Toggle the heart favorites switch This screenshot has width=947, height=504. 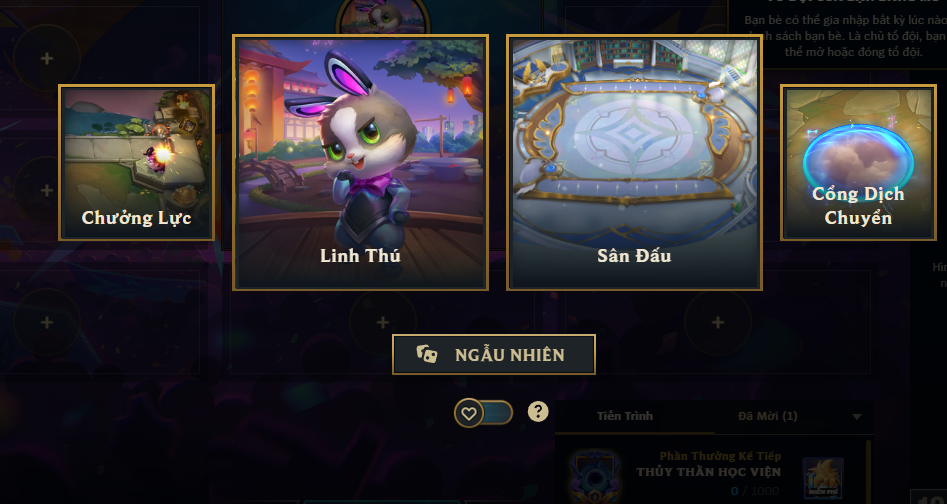coord(484,412)
